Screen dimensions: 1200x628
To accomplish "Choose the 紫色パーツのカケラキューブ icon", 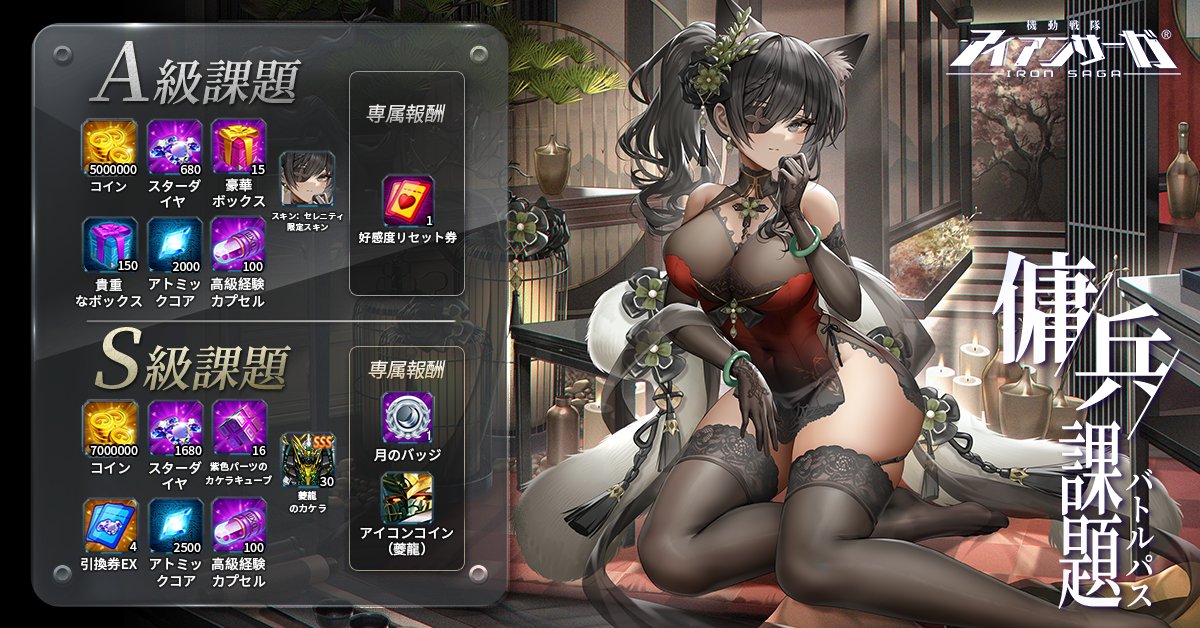I will pos(239,427).
